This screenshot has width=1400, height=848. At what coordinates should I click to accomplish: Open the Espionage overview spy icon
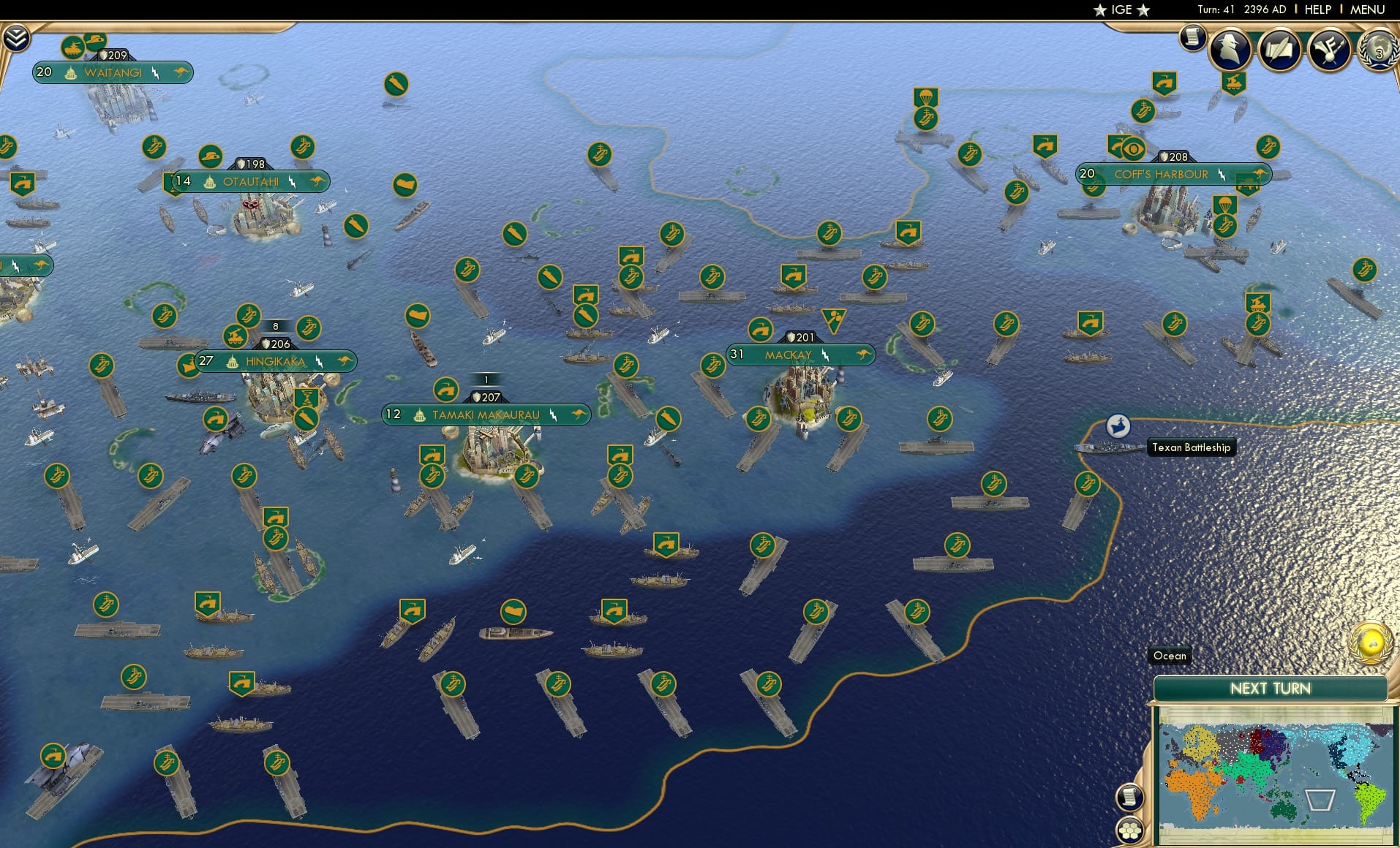tap(1231, 49)
